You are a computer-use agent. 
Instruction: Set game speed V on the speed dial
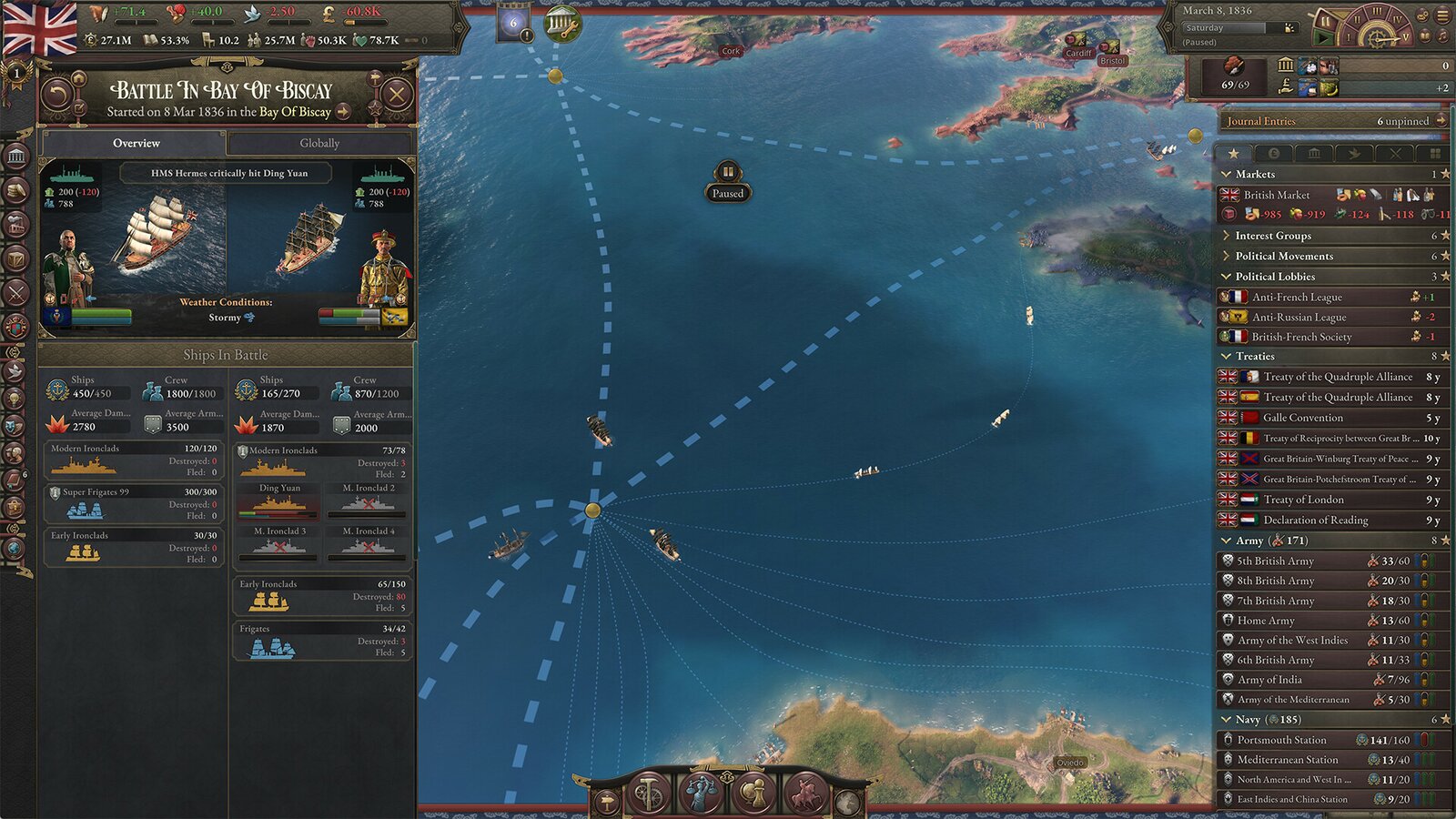point(1406,36)
